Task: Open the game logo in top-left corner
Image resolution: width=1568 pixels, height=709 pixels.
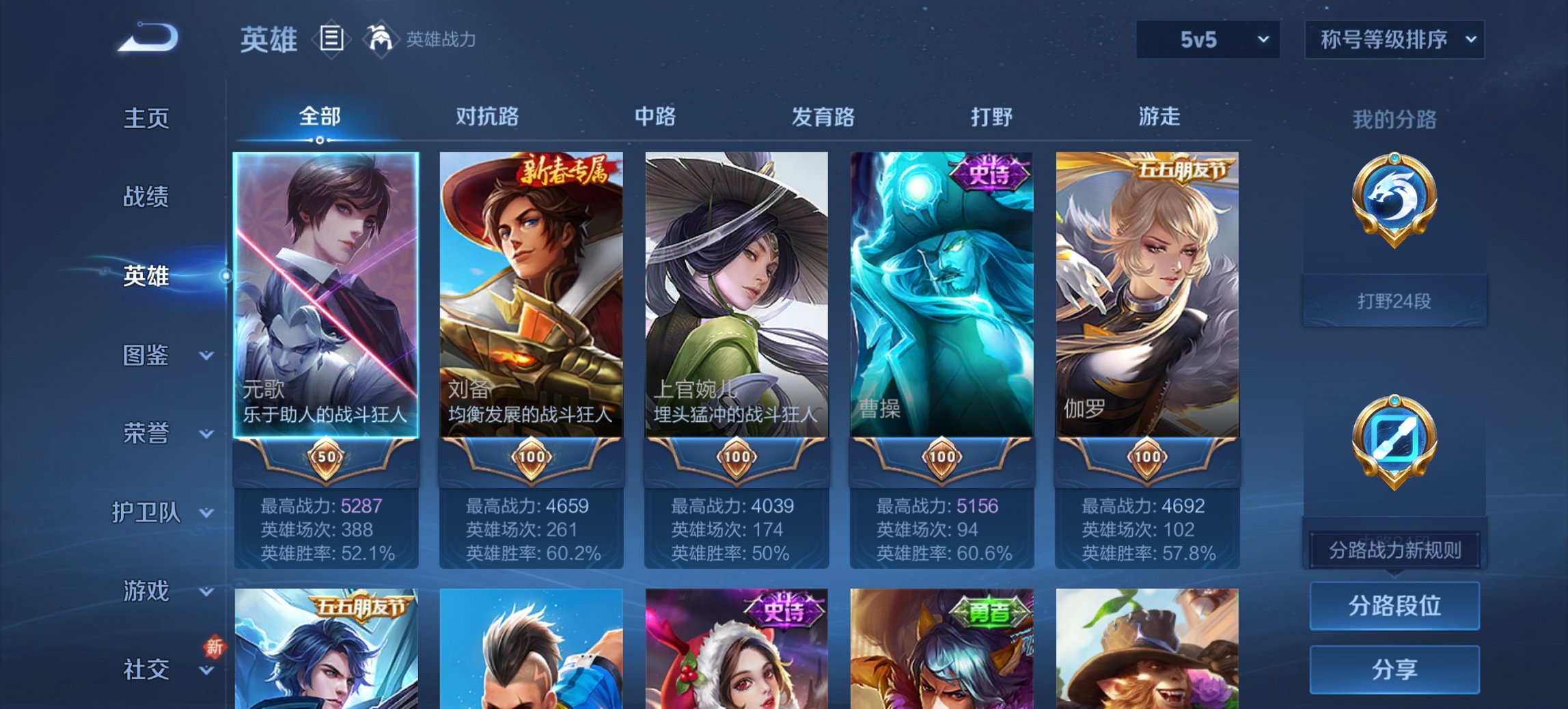Action: coord(147,38)
